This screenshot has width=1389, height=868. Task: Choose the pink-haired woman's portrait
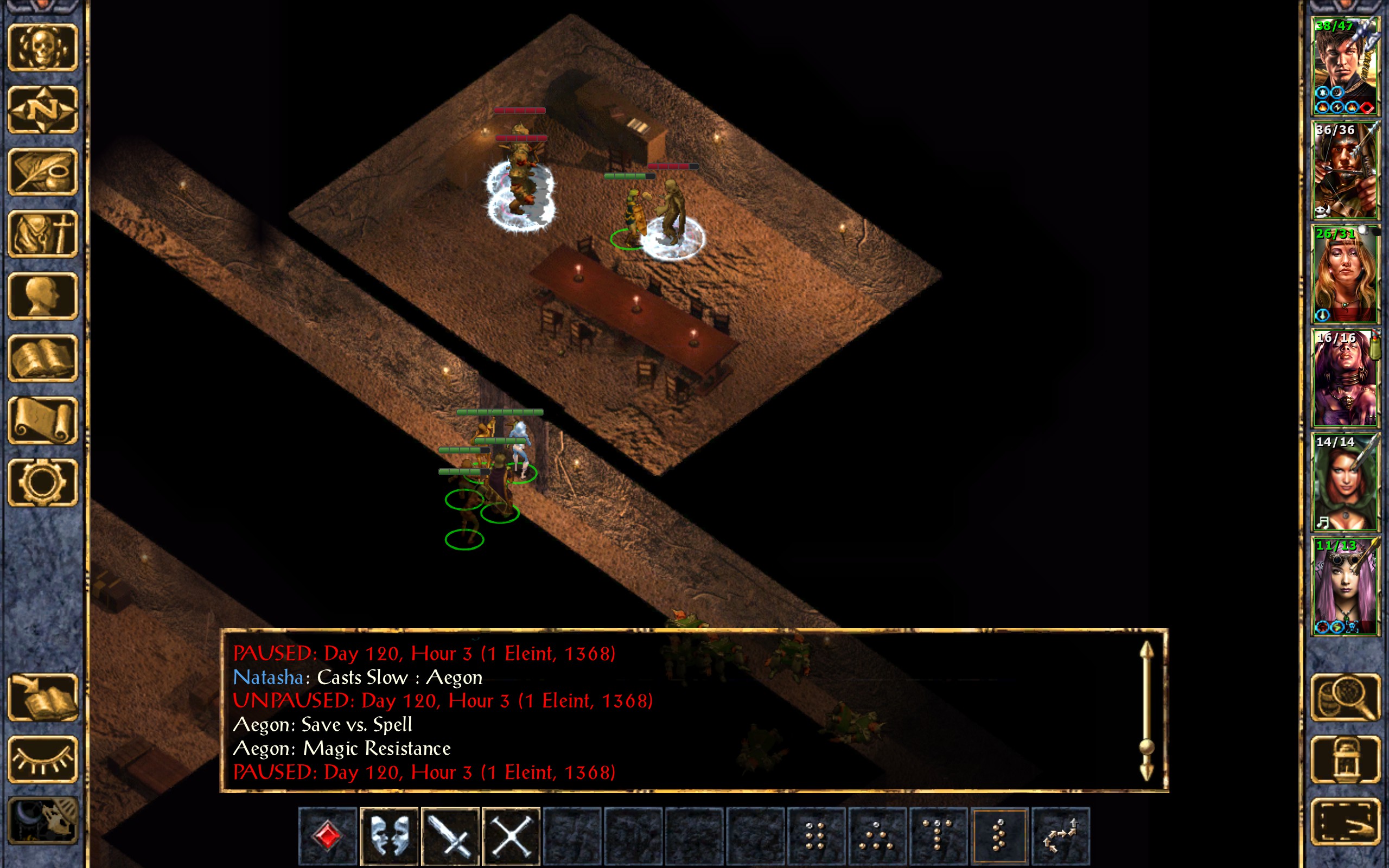click(1345, 585)
